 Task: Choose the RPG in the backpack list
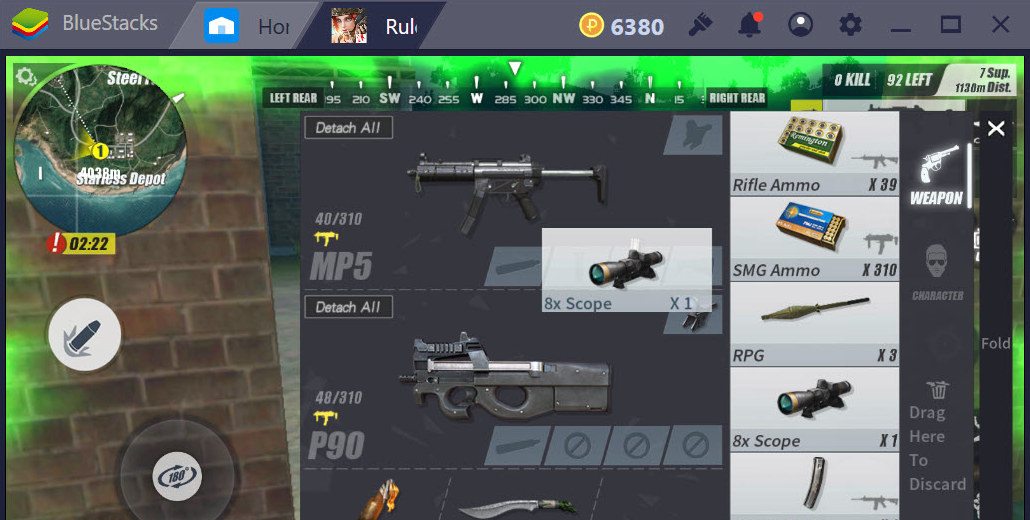(814, 324)
